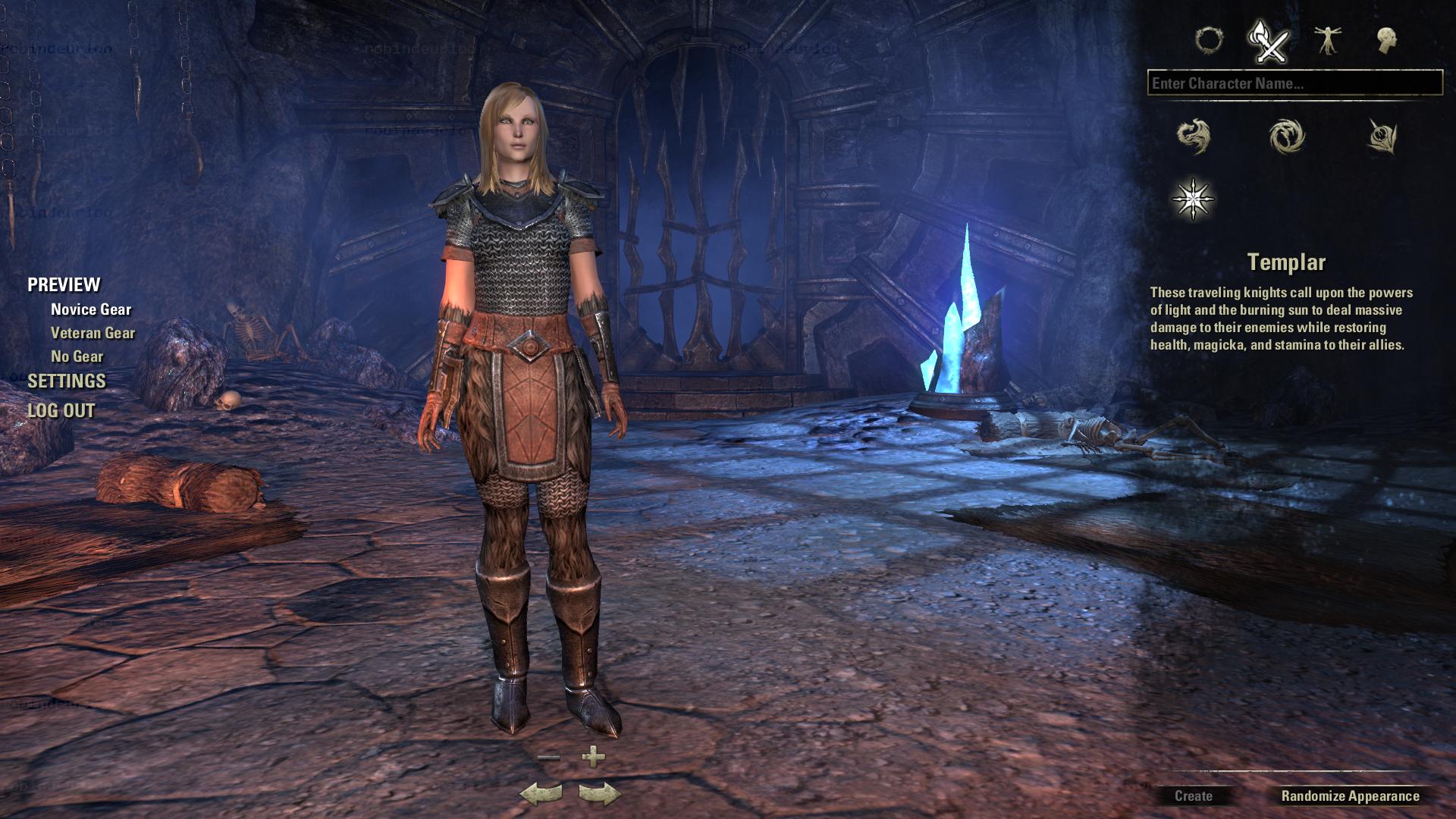The width and height of the screenshot is (1456, 819).
Task: Randomize the character's appearance
Action: [1350, 796]
